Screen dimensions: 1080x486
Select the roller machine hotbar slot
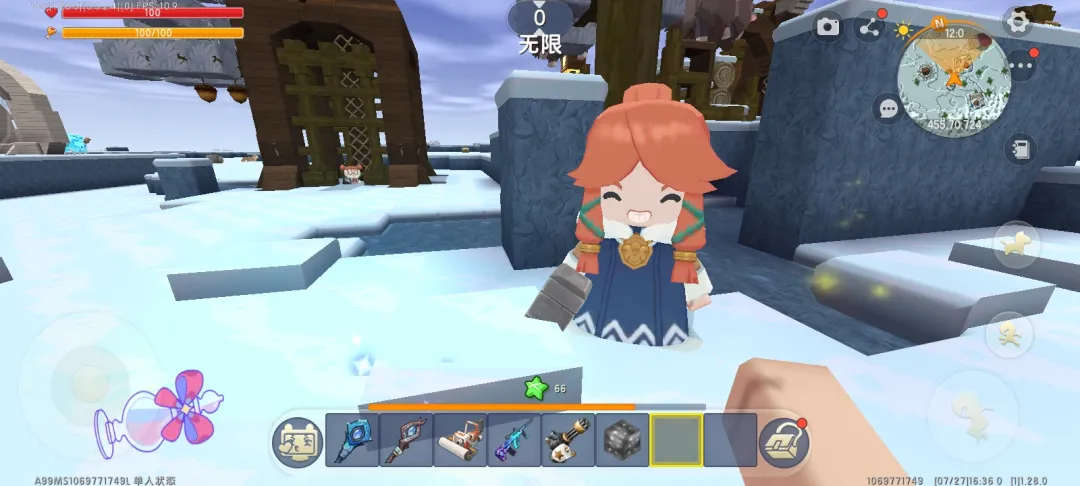[x=460, y=440]
